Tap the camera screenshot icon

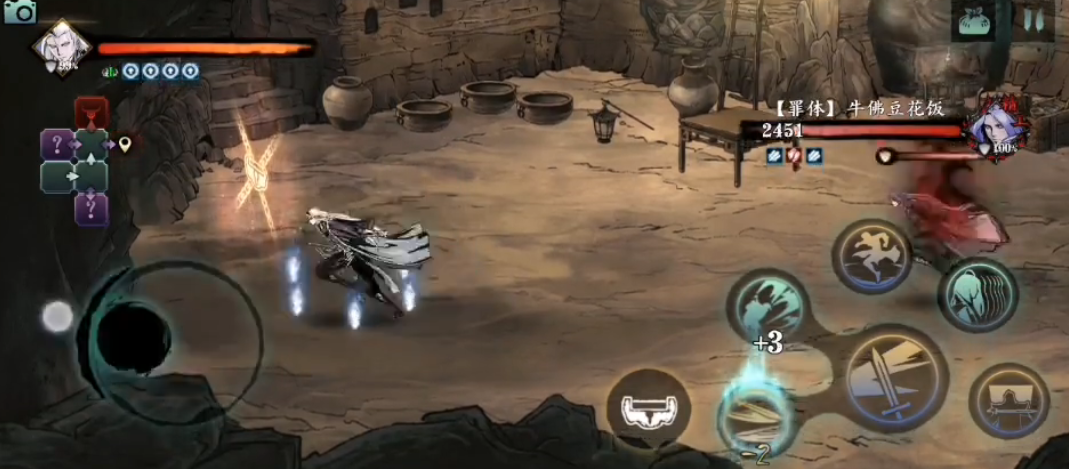(19, 11)
